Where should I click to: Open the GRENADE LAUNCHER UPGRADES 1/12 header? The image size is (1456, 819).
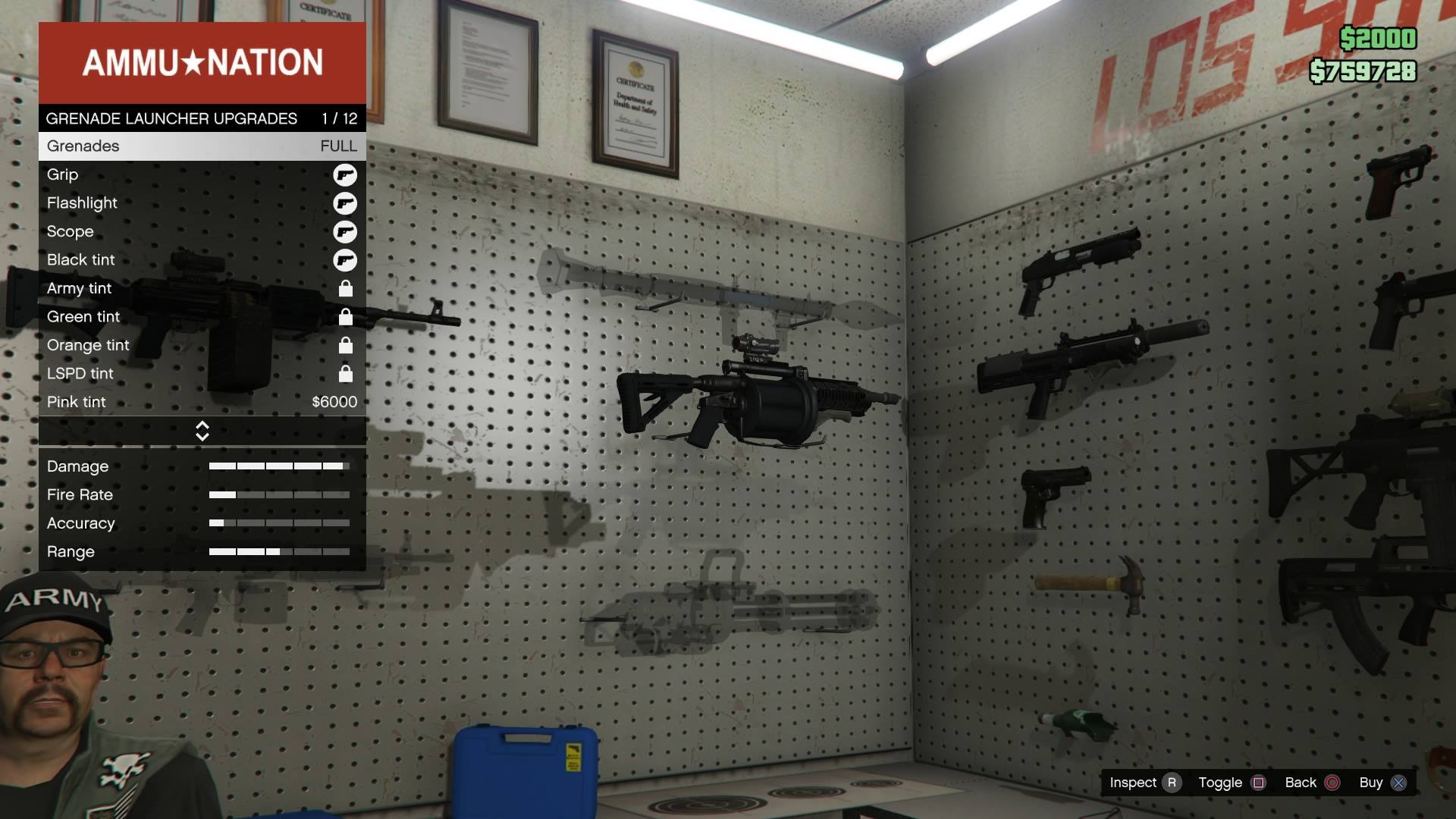201,119
